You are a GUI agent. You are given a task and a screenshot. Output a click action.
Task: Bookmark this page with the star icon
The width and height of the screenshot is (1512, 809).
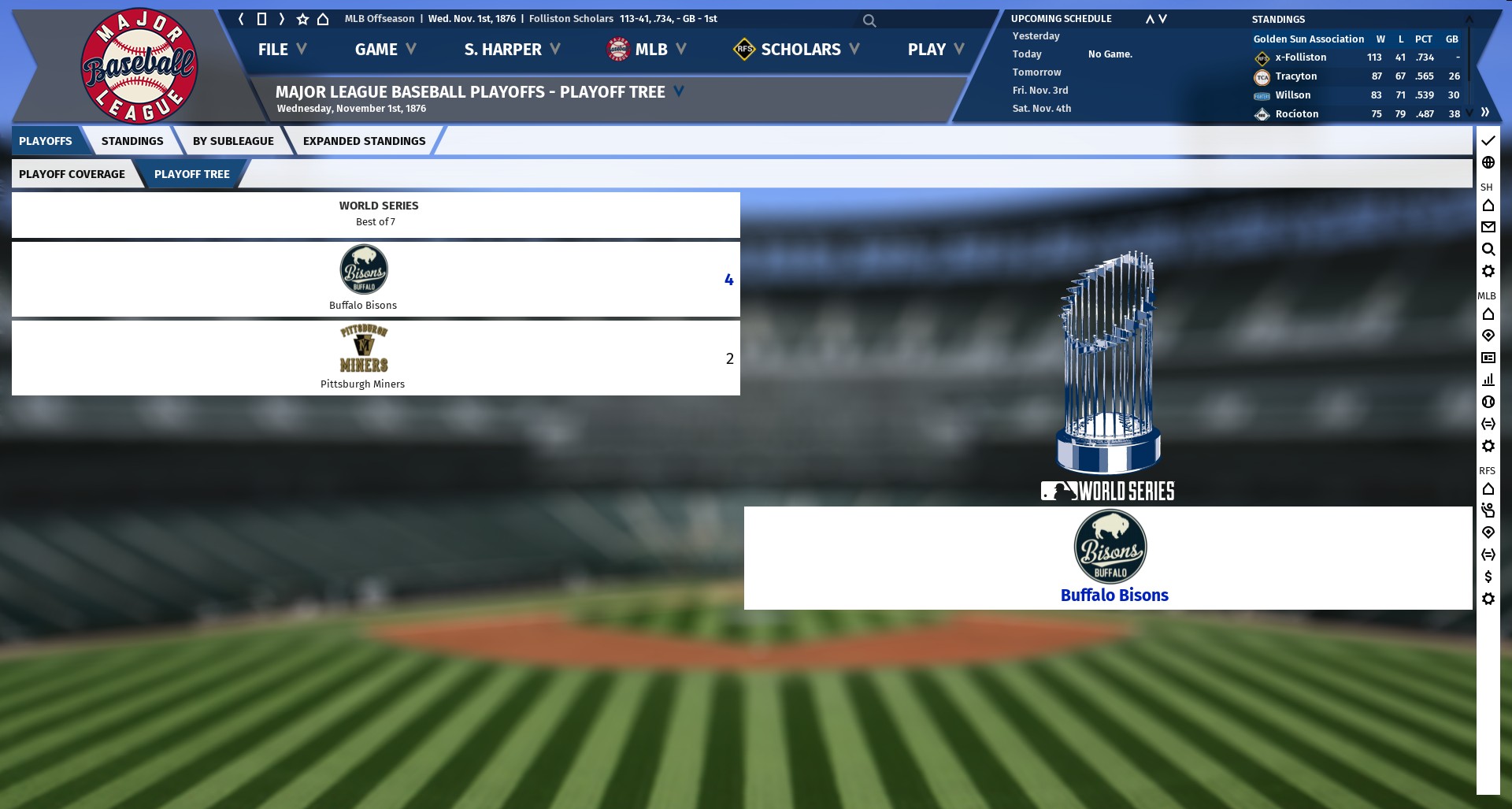tap(302, 19)
